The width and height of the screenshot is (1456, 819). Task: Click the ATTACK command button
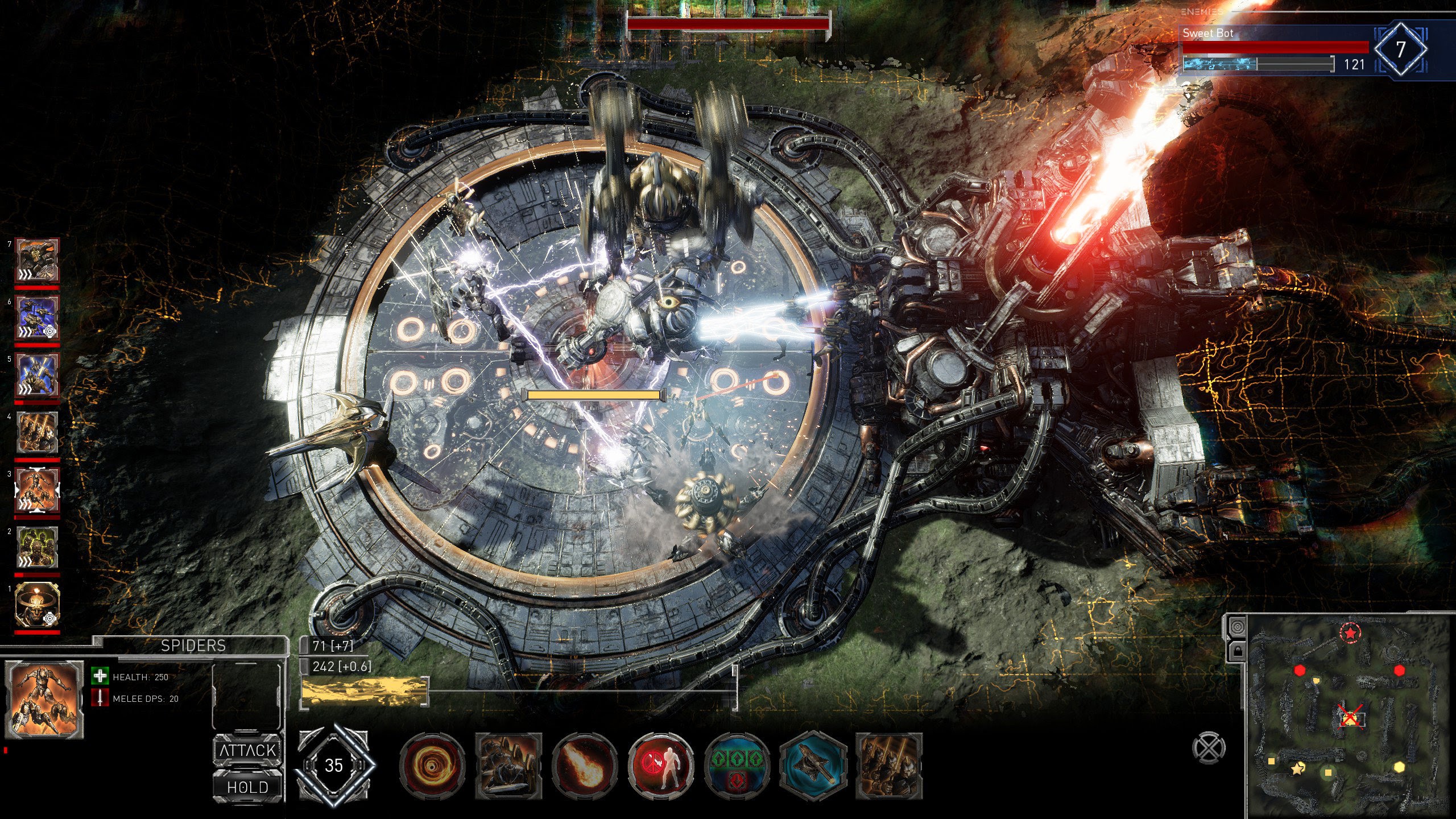tap(247, 750)
